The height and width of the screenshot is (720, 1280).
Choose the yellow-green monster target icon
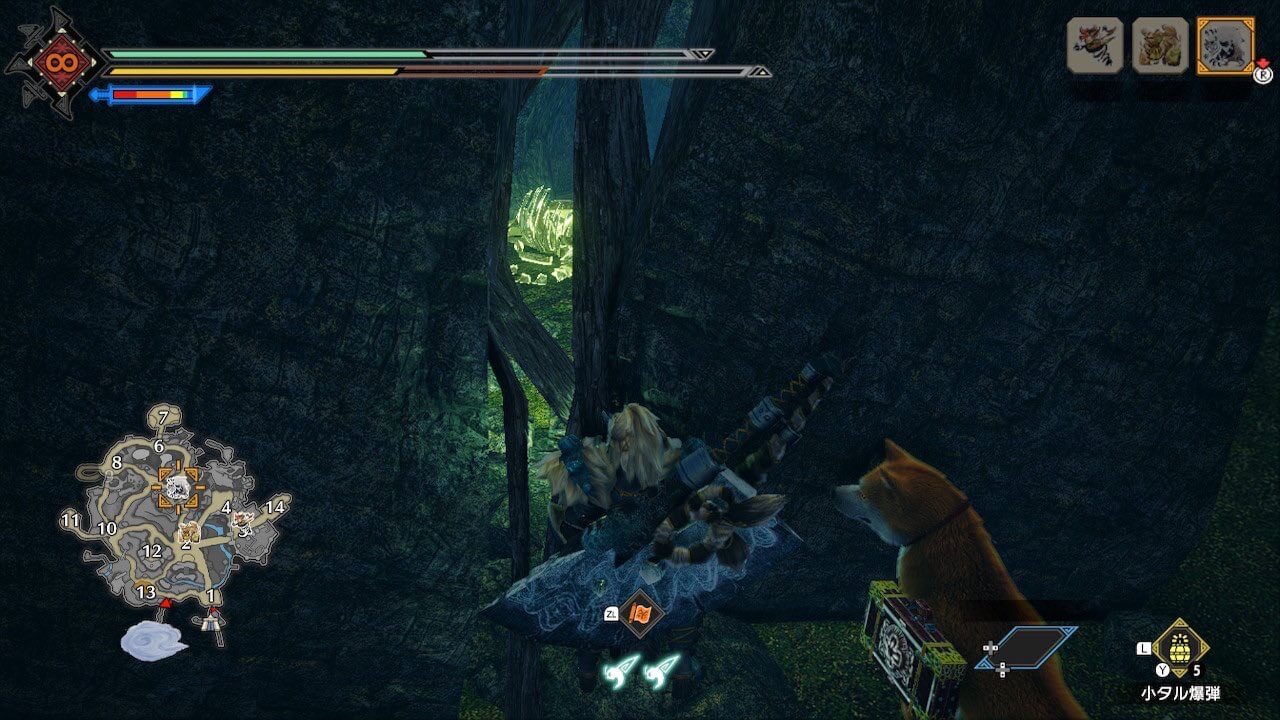1160,45
